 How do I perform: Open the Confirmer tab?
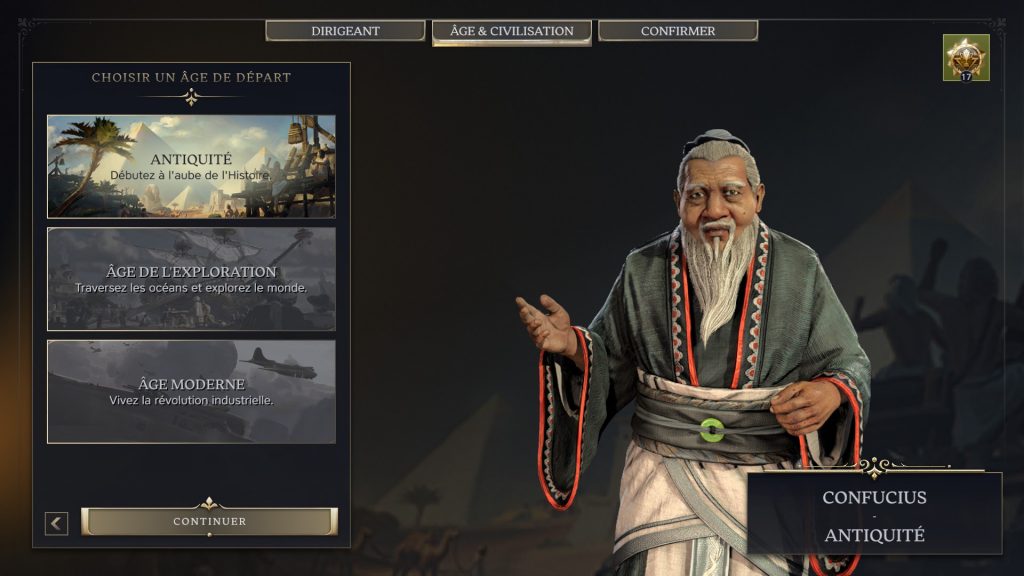(677, 31)
